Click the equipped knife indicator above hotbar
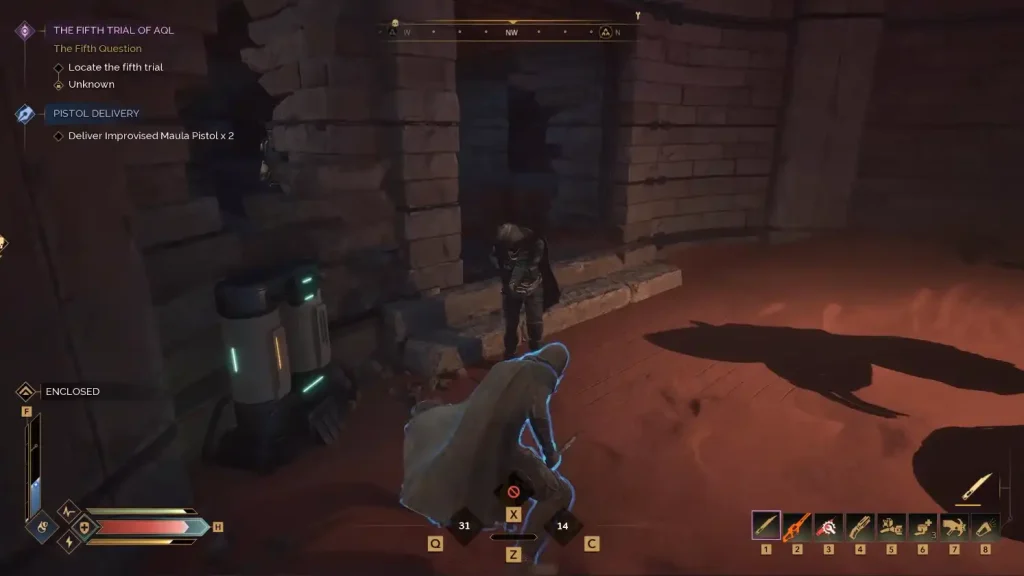The image size is (1024, 576). pyautogui.click(x=975, y=487)
